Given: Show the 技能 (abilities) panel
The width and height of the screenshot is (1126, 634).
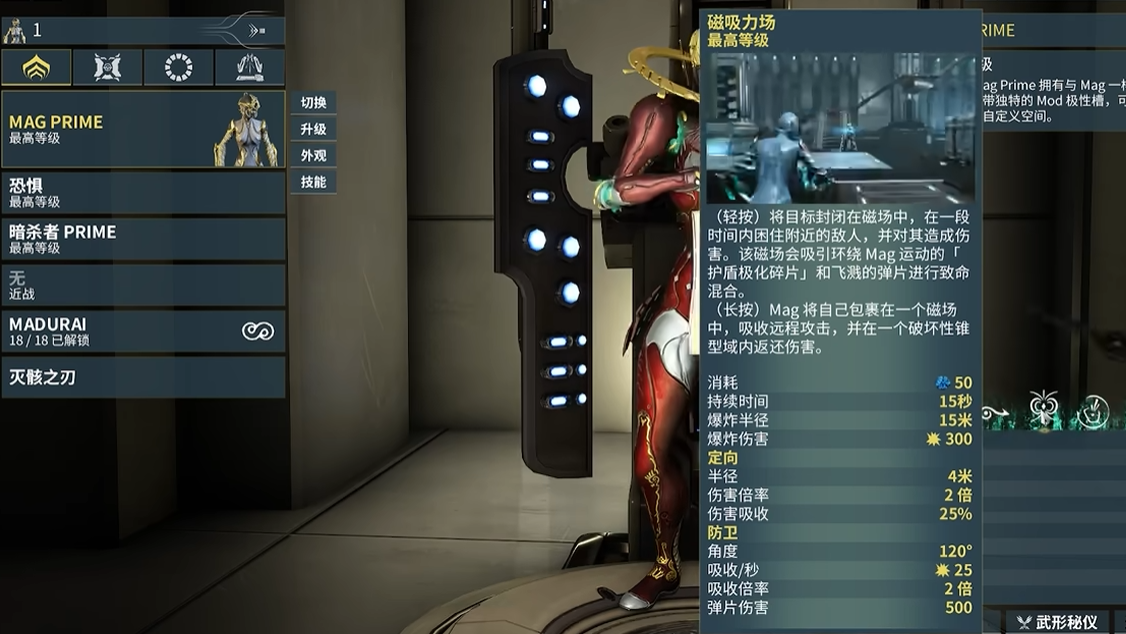Looking at the screenshot, I should point(313,182).
